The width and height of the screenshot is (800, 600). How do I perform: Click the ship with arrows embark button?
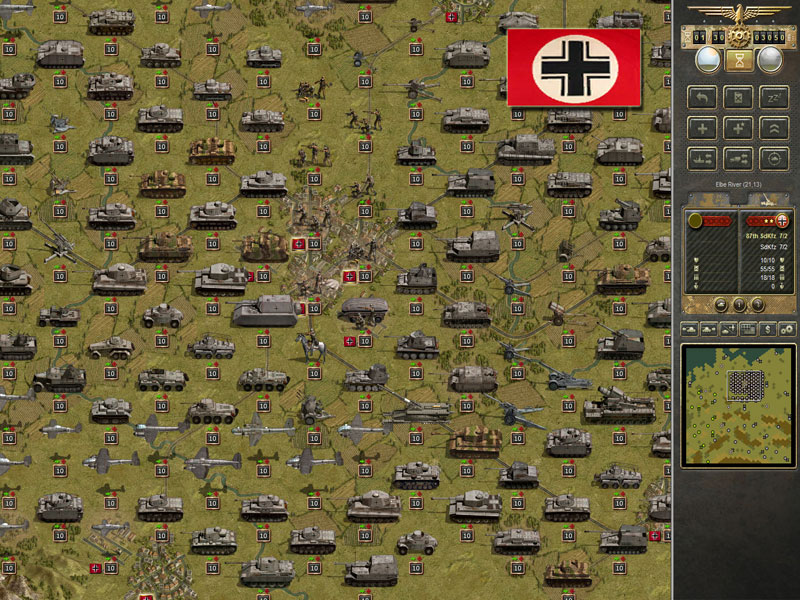click(703, 158)
